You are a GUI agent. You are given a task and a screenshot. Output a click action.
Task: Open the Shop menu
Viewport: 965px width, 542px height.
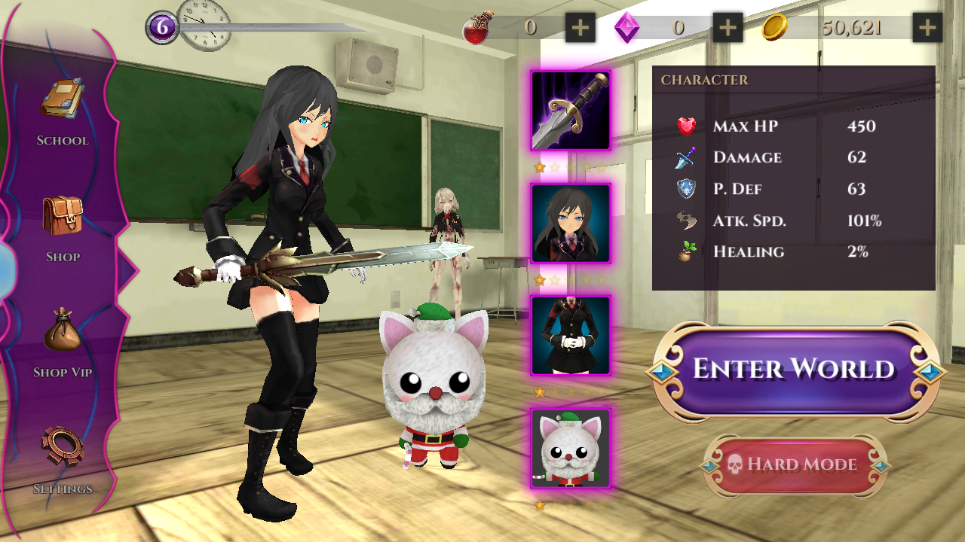[x=62, y=226]
